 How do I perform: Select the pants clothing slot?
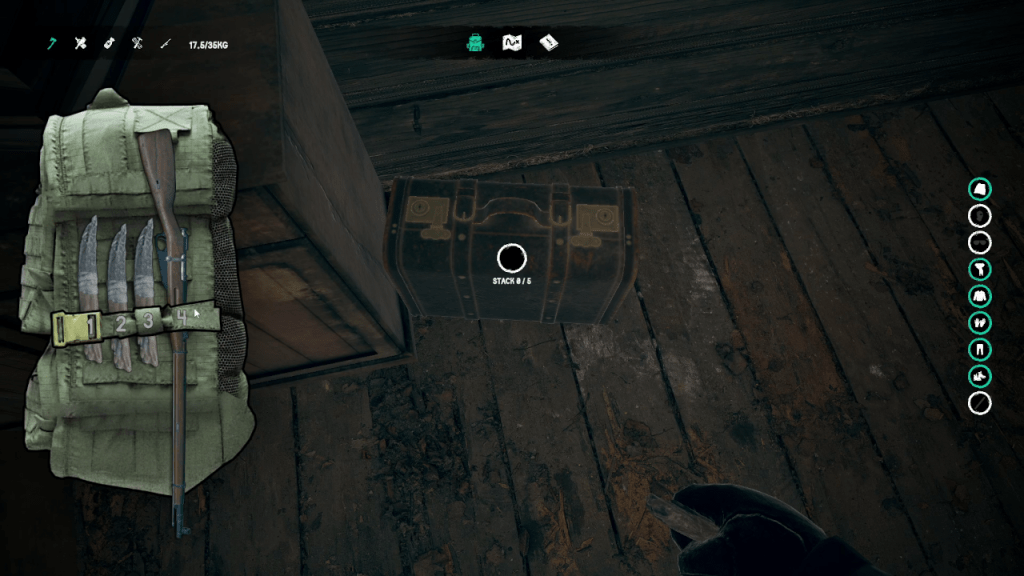pos(980,350)
